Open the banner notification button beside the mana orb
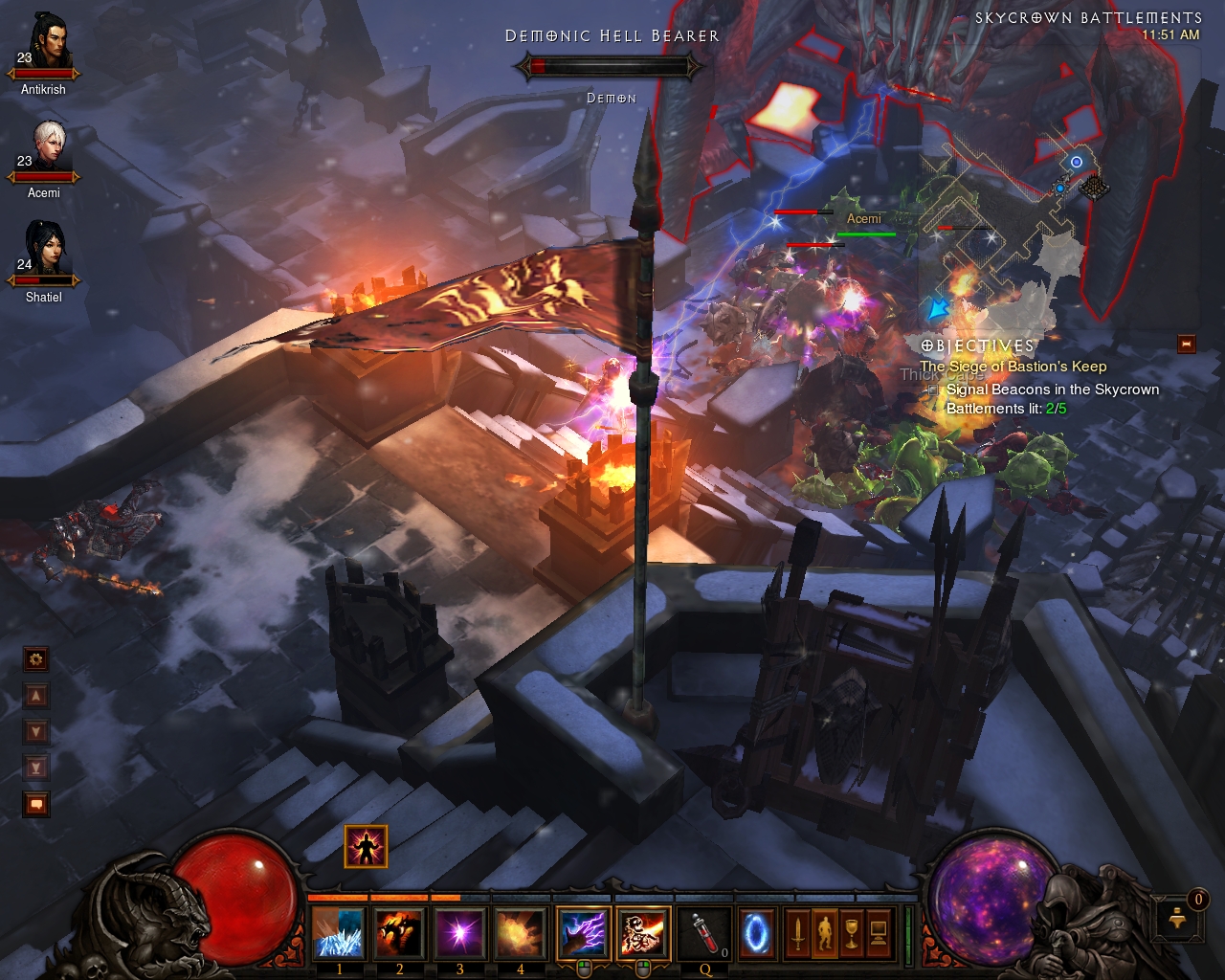 point(1179,920)
